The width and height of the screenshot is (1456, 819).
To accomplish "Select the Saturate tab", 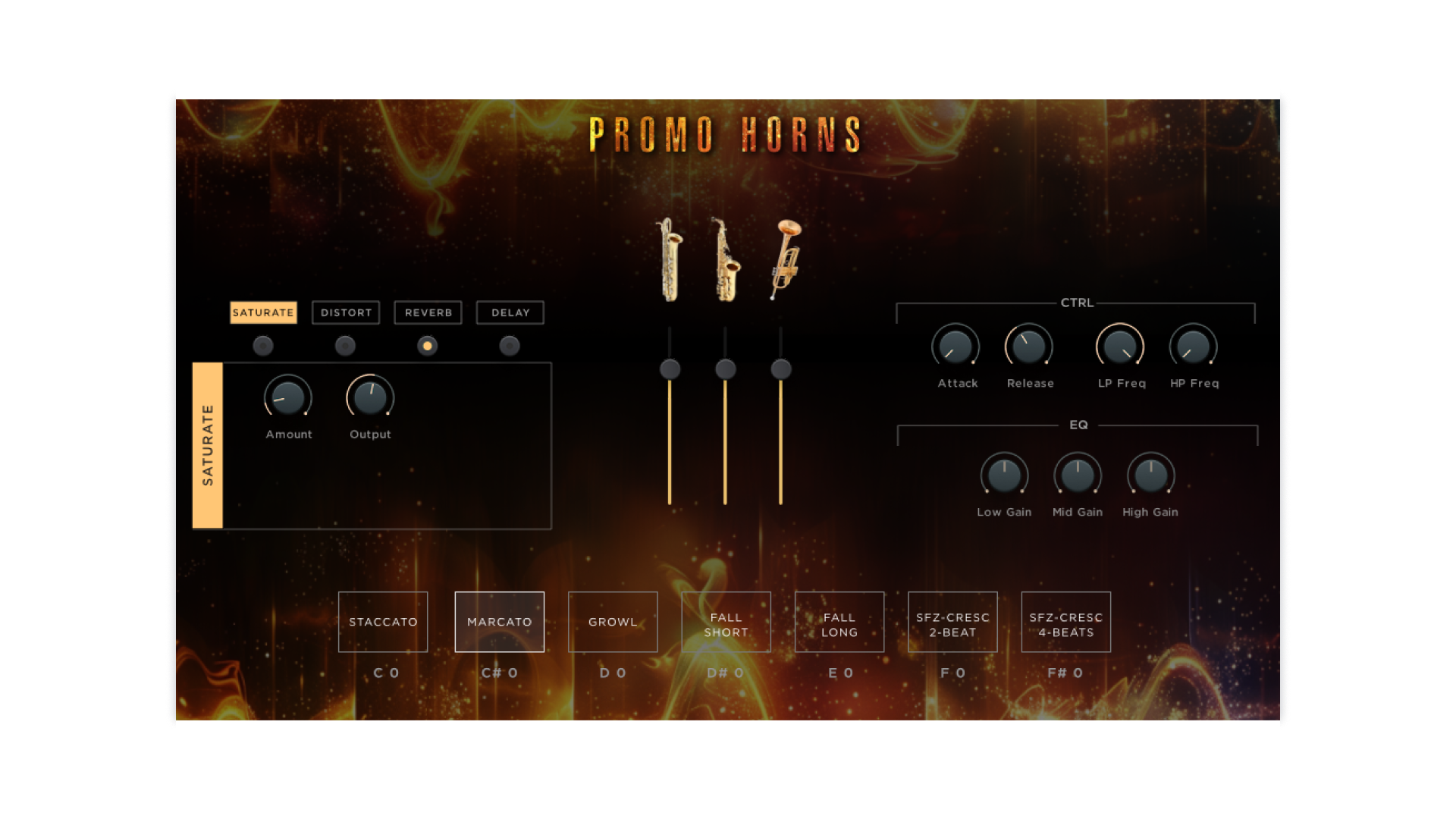I will [x=263, y=312].
